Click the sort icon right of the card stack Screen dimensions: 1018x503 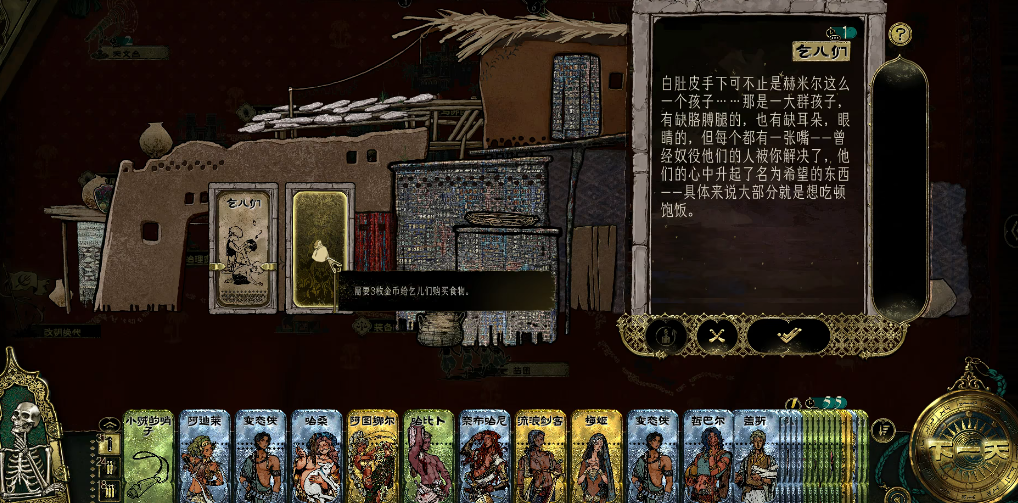[882, 431]
